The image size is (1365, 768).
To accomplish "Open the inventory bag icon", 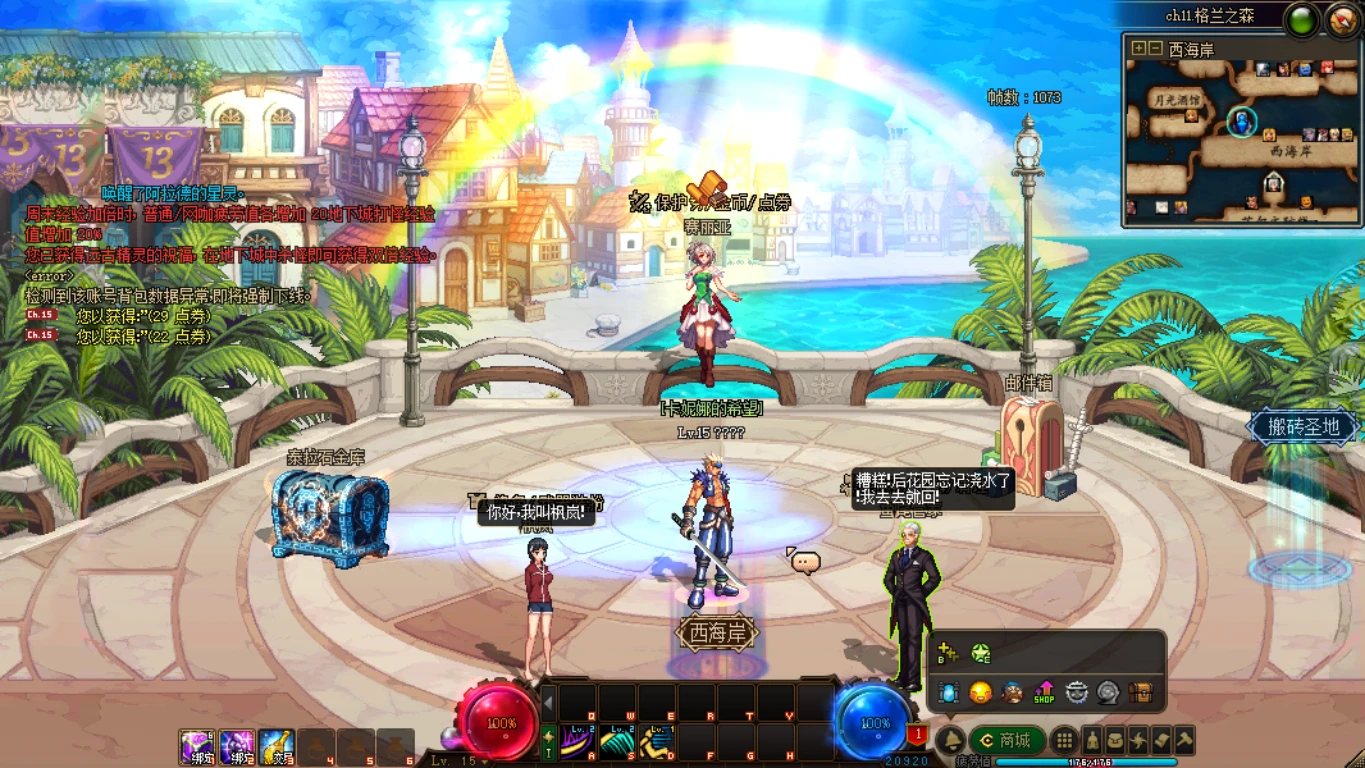I will click(1116, 741).
